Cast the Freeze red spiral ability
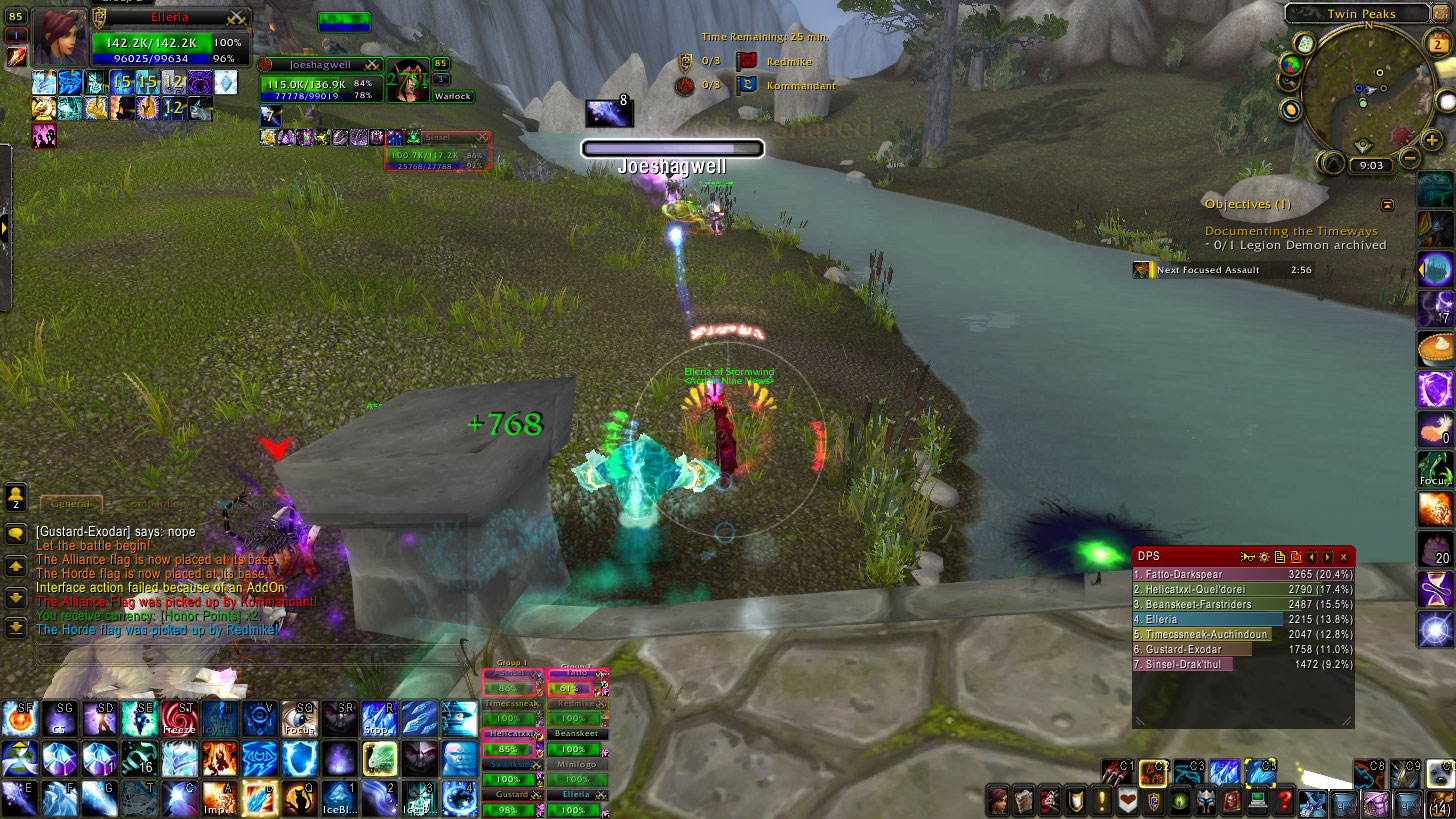Viewport: 1456px width, 819px height. click(x=177, y=719)
